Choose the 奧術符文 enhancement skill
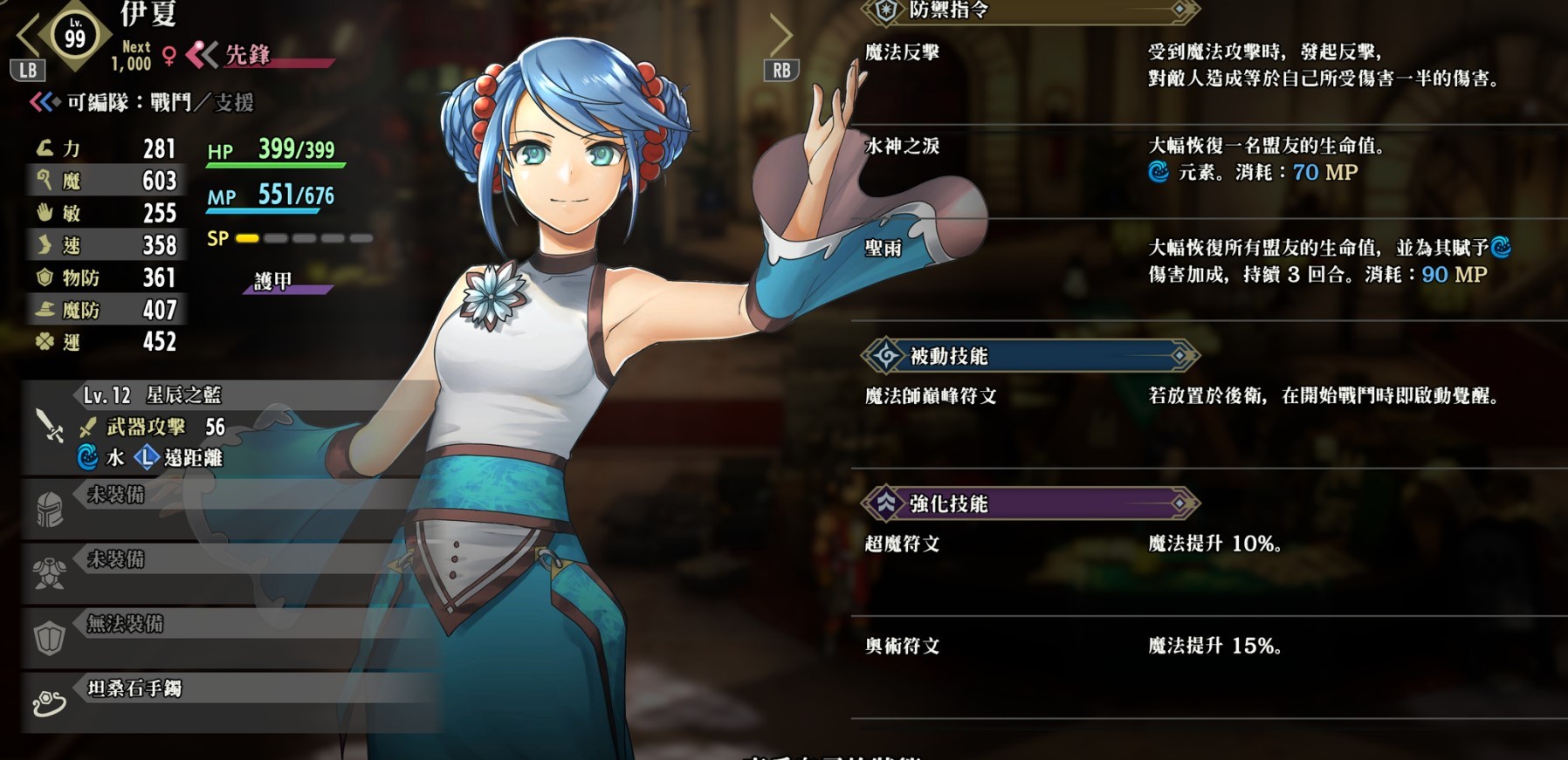 (903, 647)
